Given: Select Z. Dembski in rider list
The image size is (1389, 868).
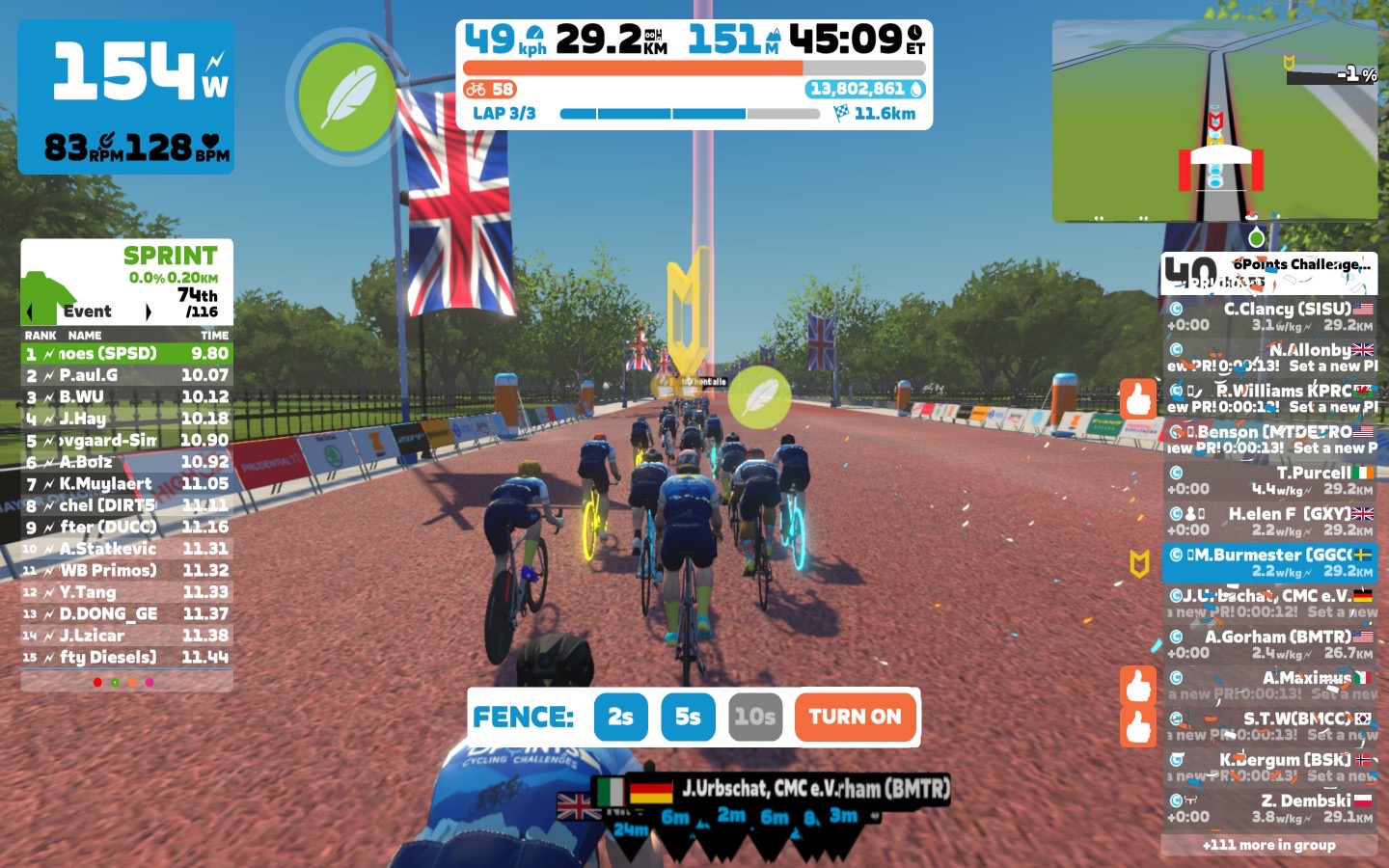Looking at the screenshot, I should coord(1269,808).
